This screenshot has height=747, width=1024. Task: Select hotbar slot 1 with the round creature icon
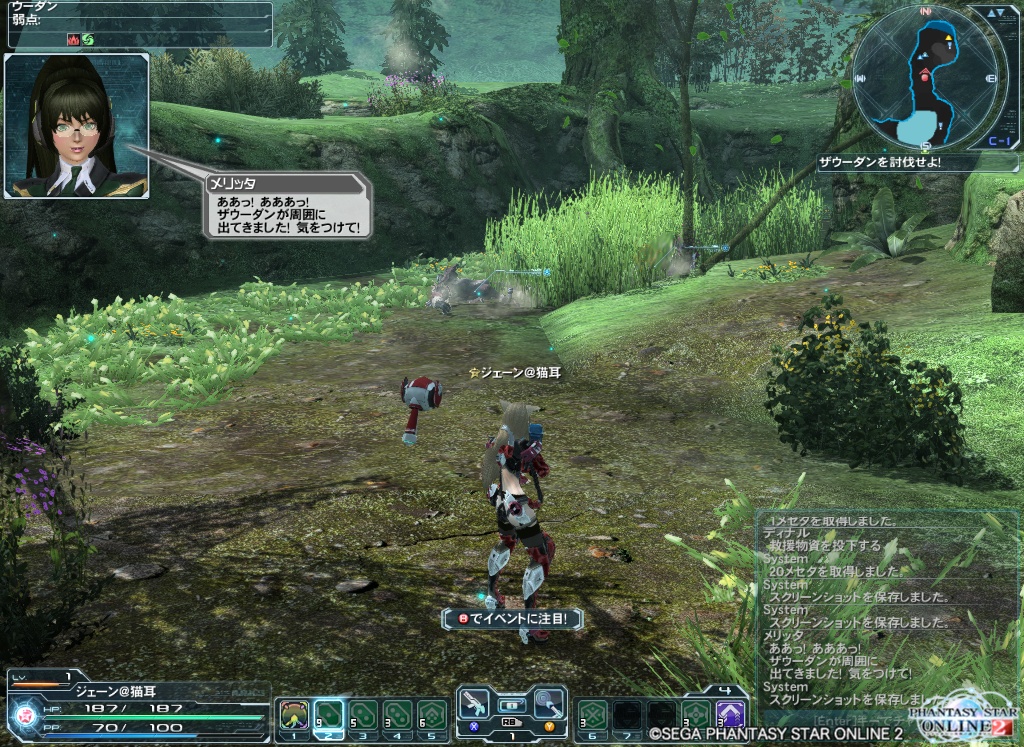(293, 715)
